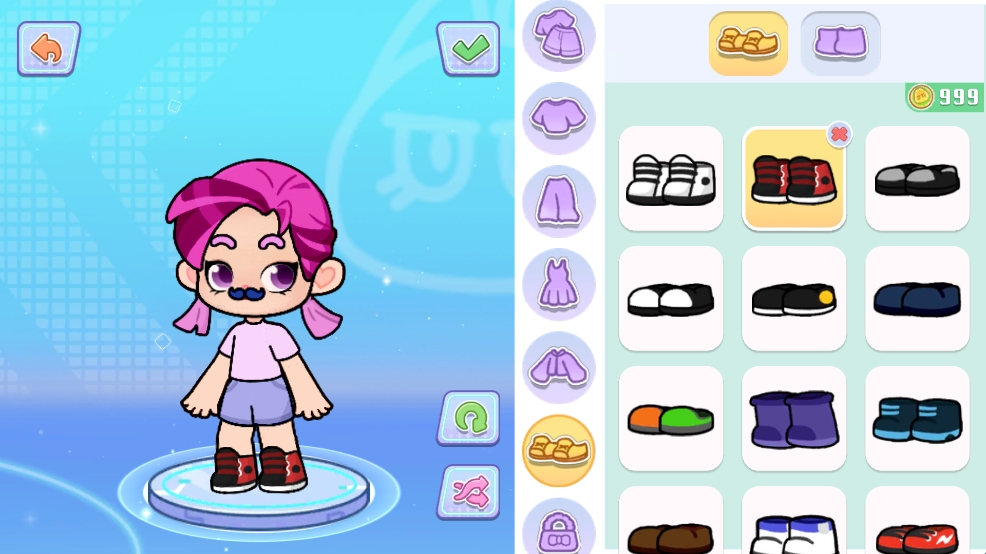Viewport: 986px width, 554px height.
Task: Switch to the socks sub-tab
Action: coord(840,43)
